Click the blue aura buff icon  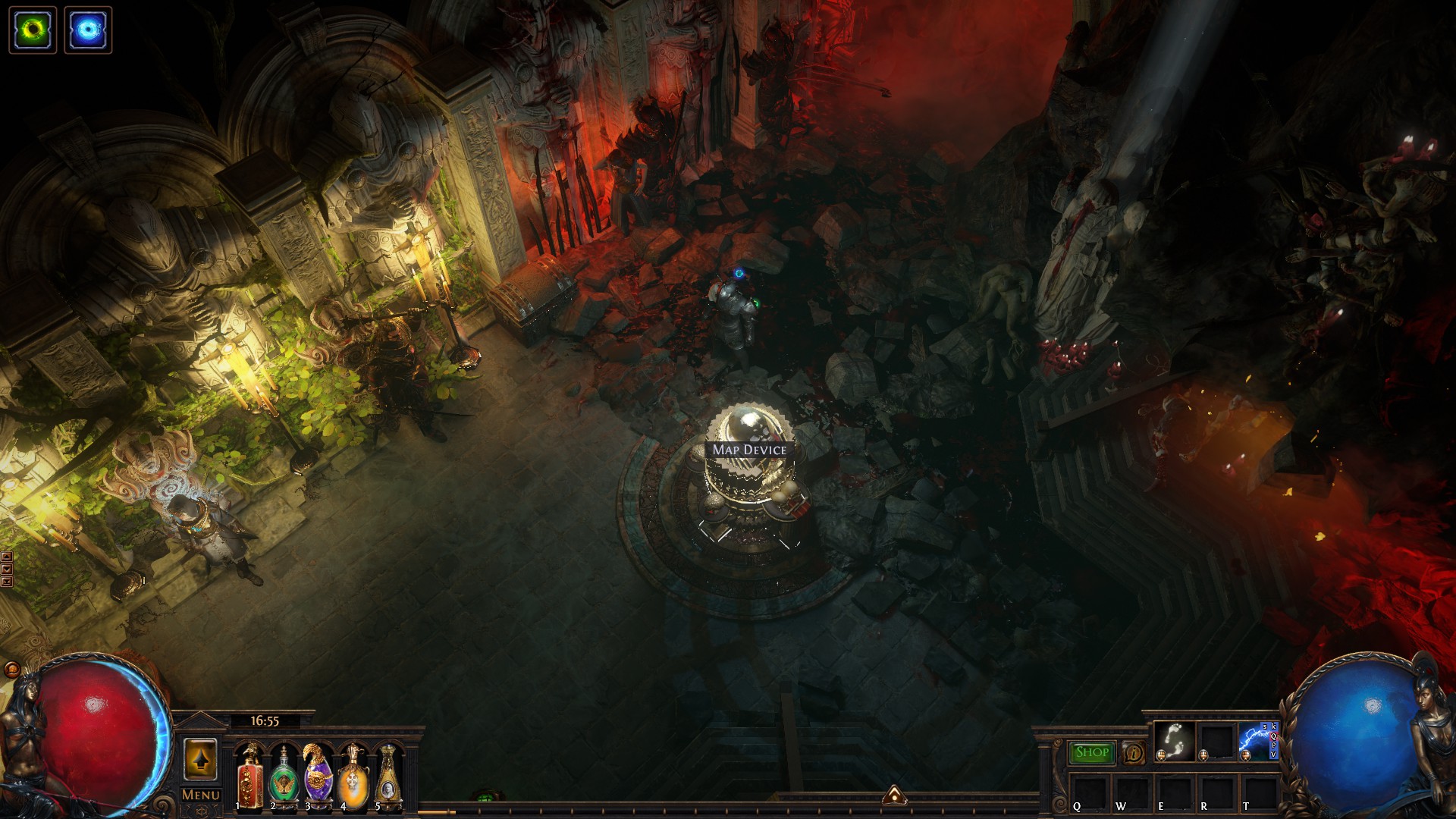88,30
